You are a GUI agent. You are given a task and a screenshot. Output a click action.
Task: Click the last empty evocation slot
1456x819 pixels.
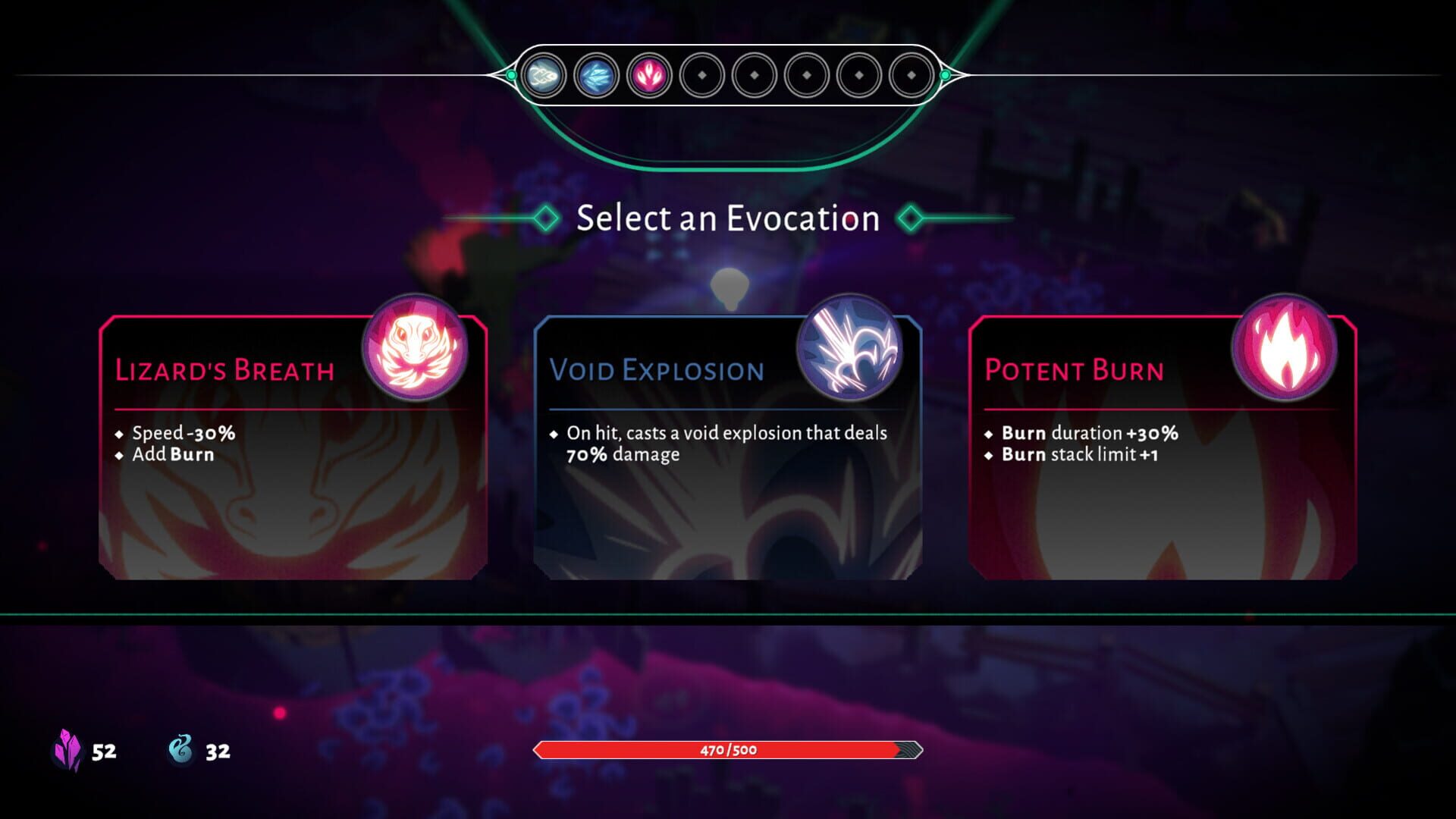pos(912,74)
